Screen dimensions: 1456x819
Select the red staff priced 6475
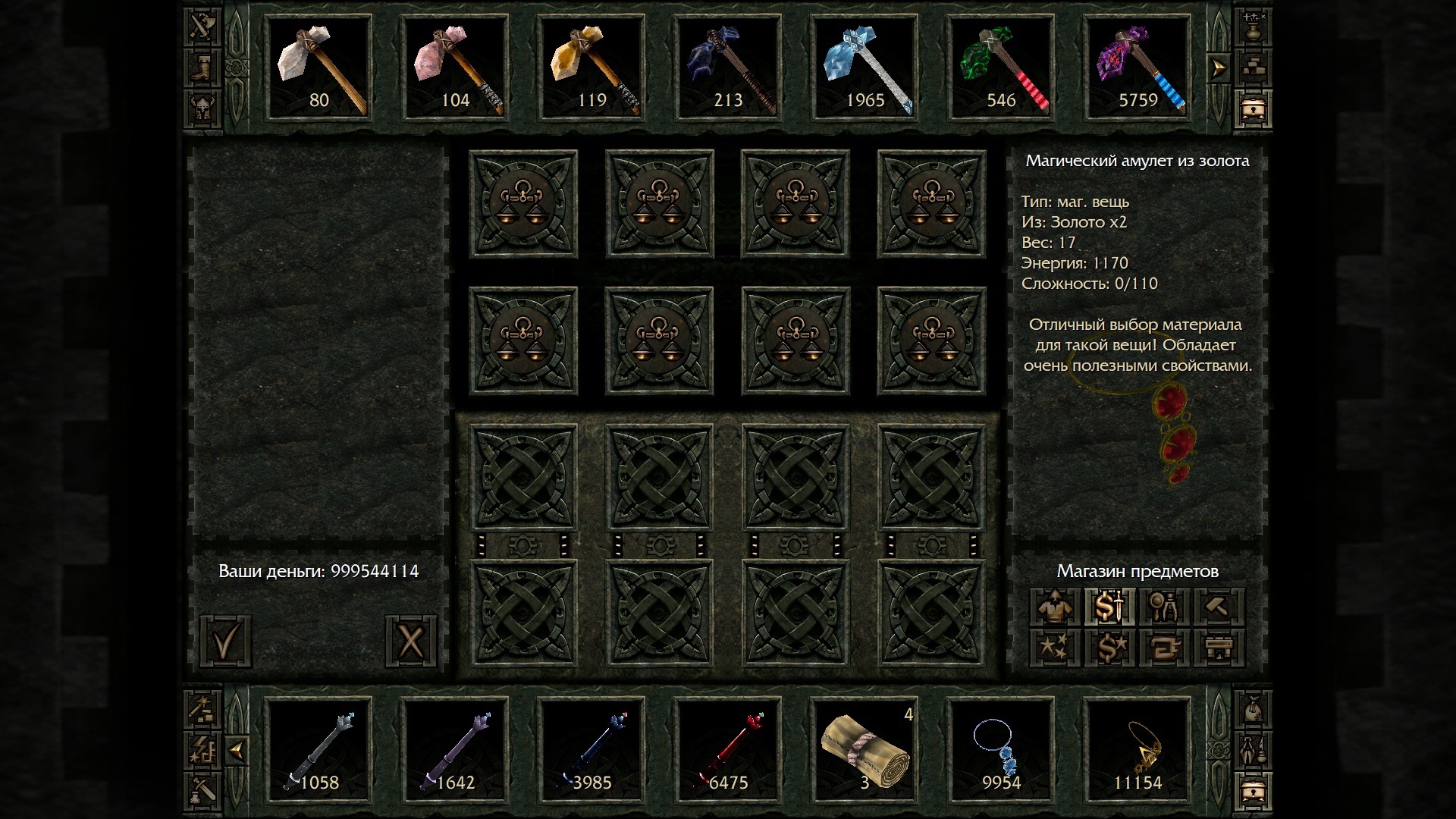[728, 751]
